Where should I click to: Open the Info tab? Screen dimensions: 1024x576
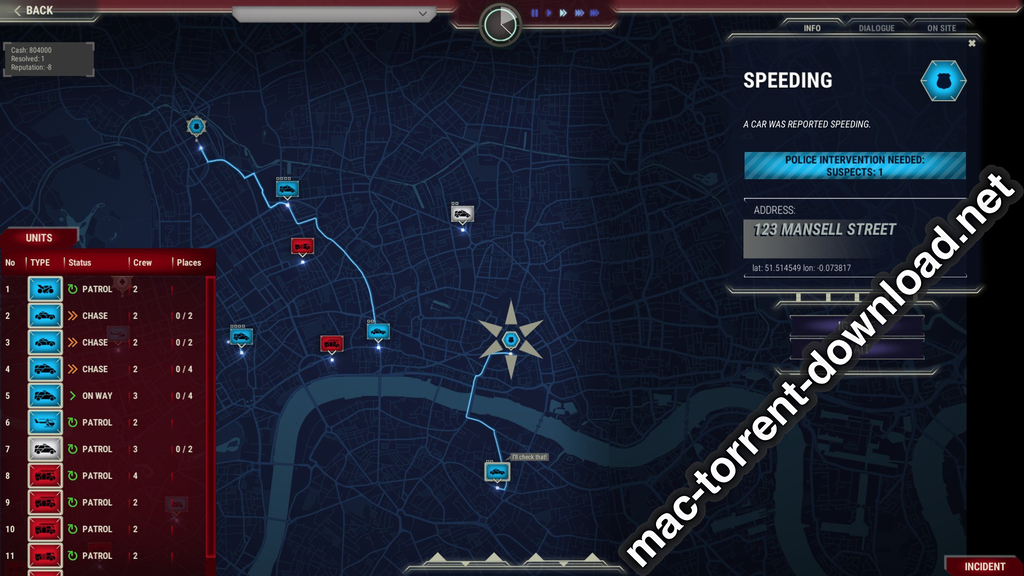coord(812,28)
